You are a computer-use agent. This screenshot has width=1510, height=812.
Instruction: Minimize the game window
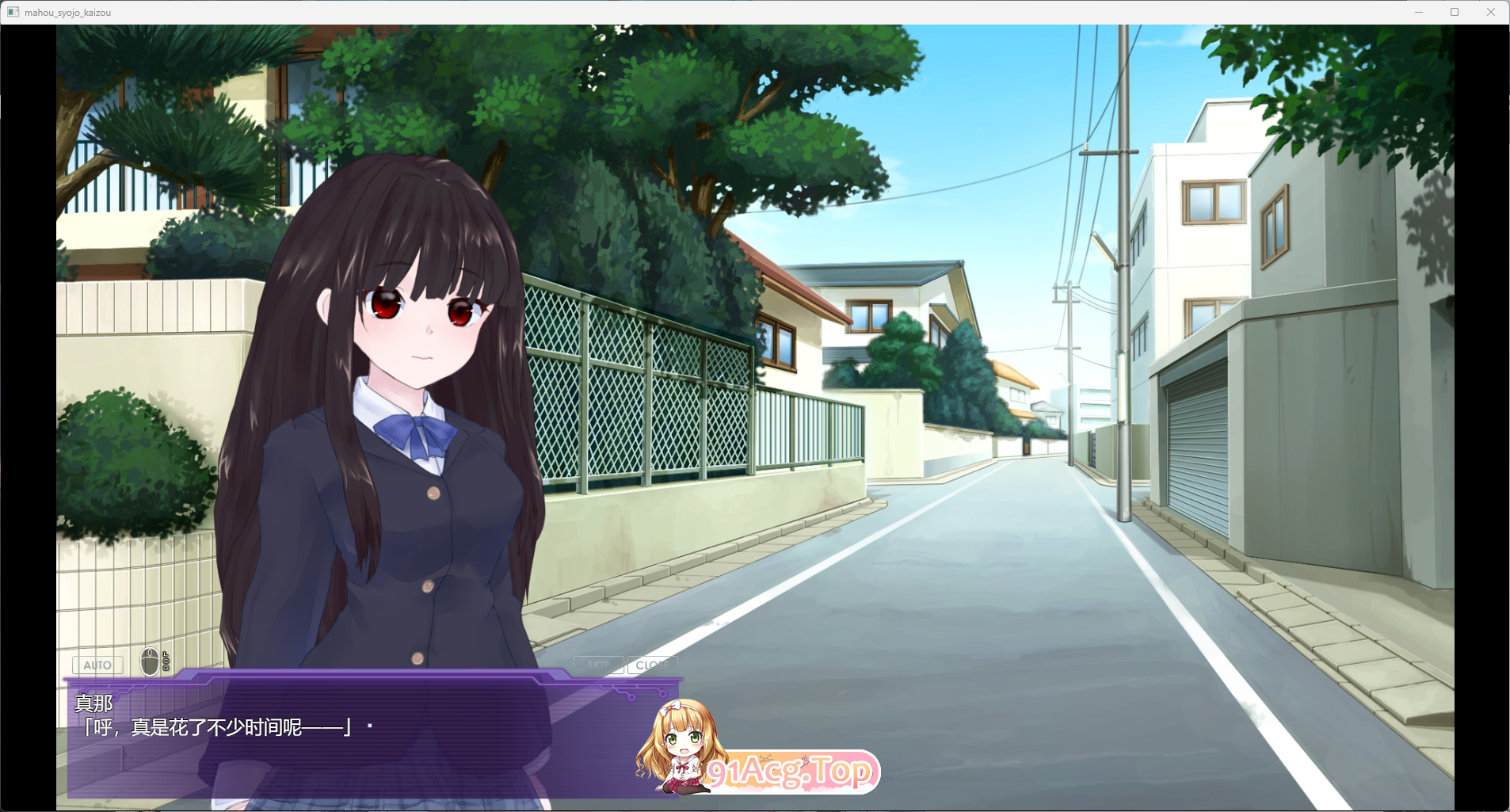[1418, 11]
